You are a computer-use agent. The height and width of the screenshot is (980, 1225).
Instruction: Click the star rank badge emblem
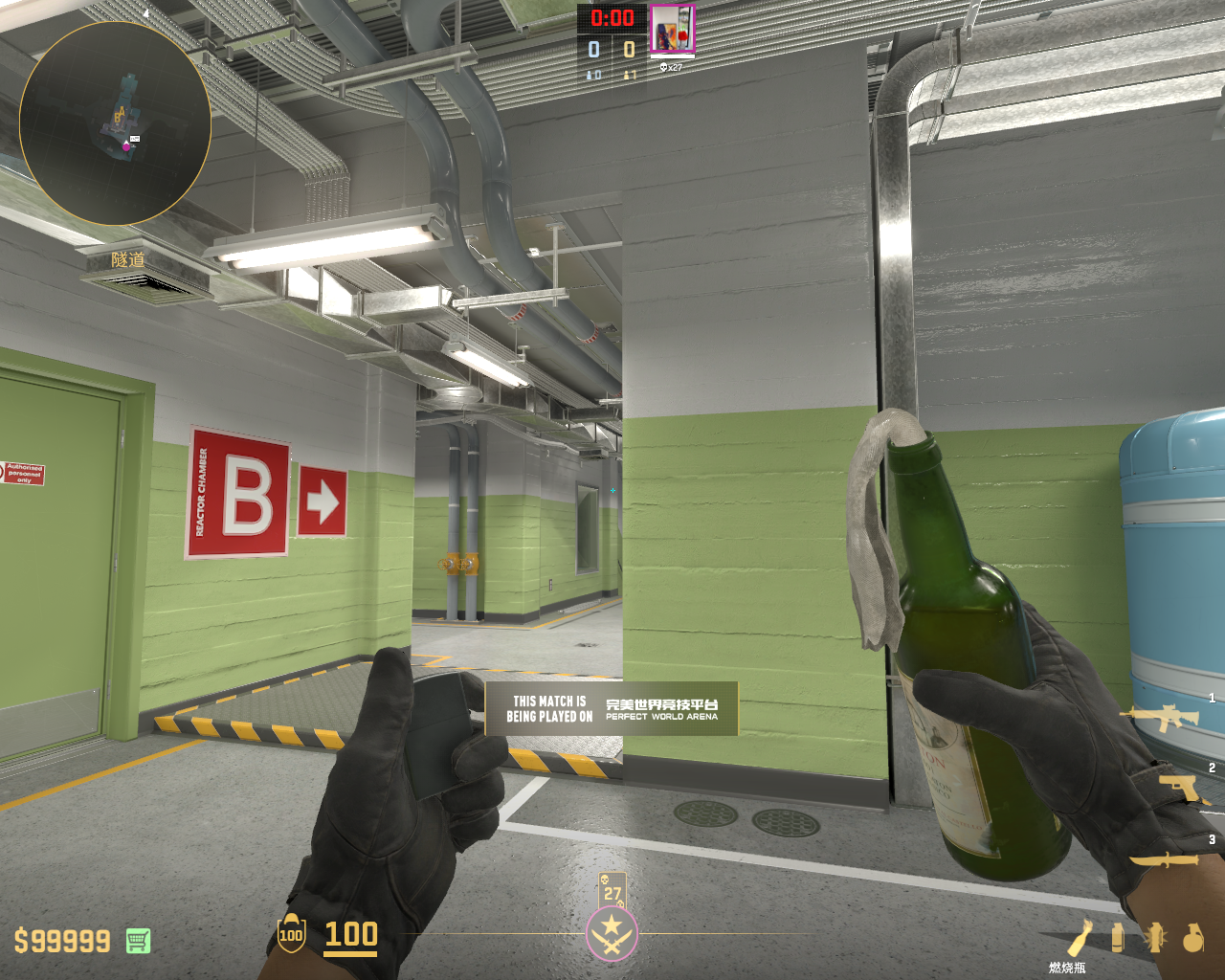612,933
